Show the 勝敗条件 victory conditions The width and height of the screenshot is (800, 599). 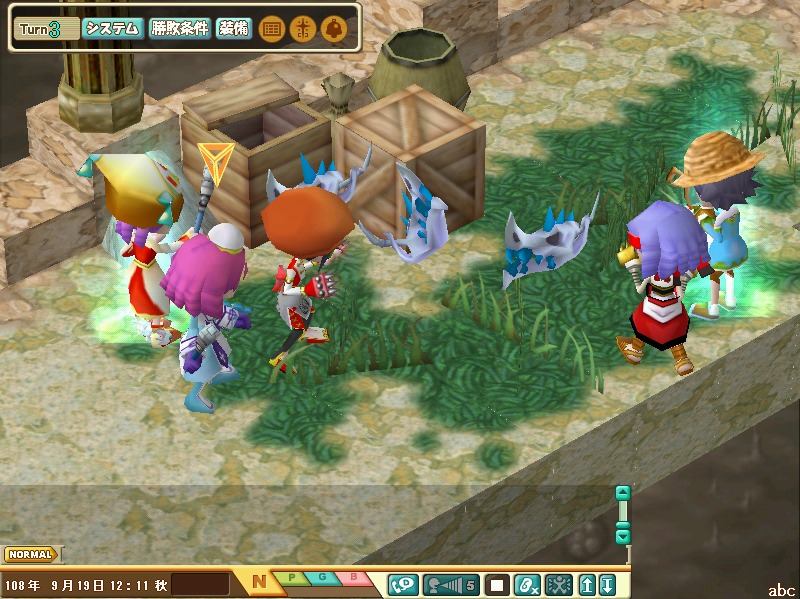pyautogui.click(x=180, y=29)
